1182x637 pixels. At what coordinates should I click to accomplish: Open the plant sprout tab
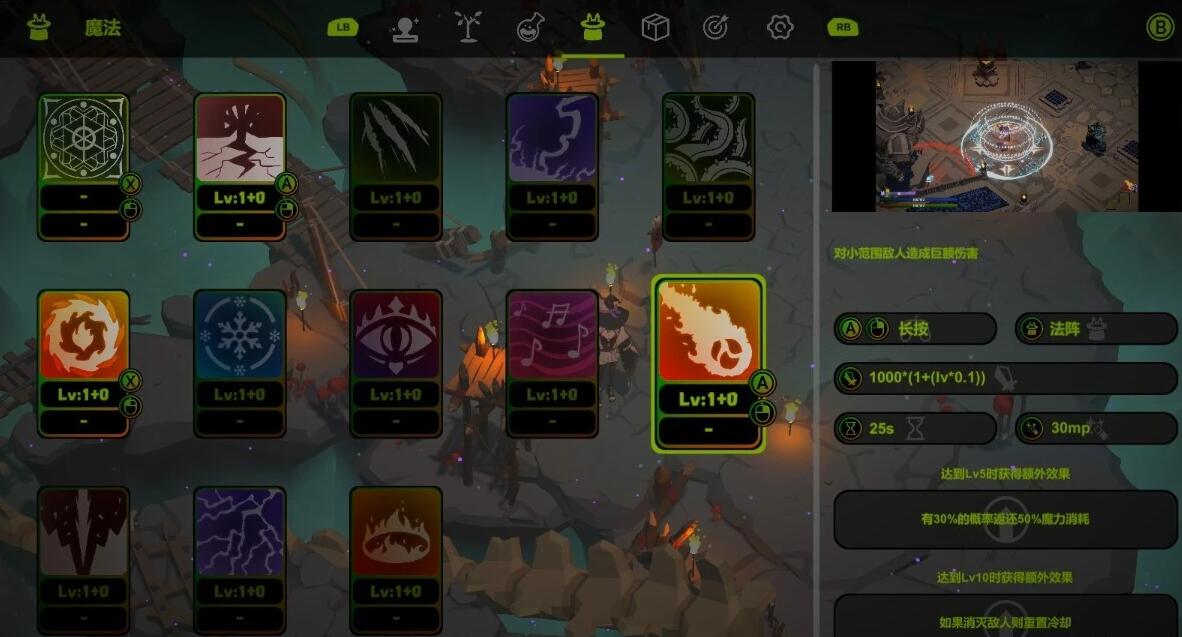pyautogui.click(x=467, y=28)
